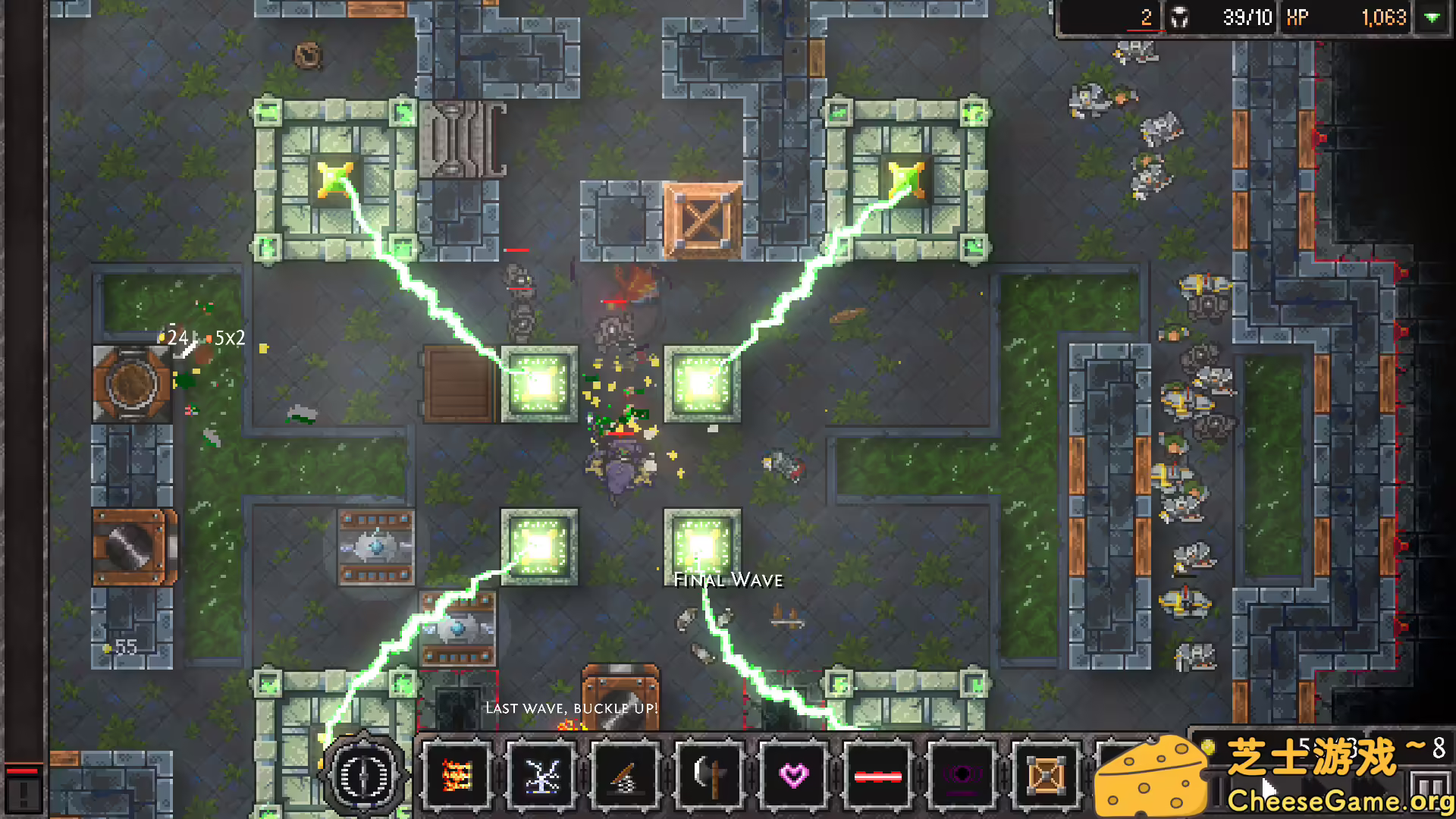1456x819 pixels.
Task: Click the wave number 2 in the top HUD
Action: coord(1146,17)
